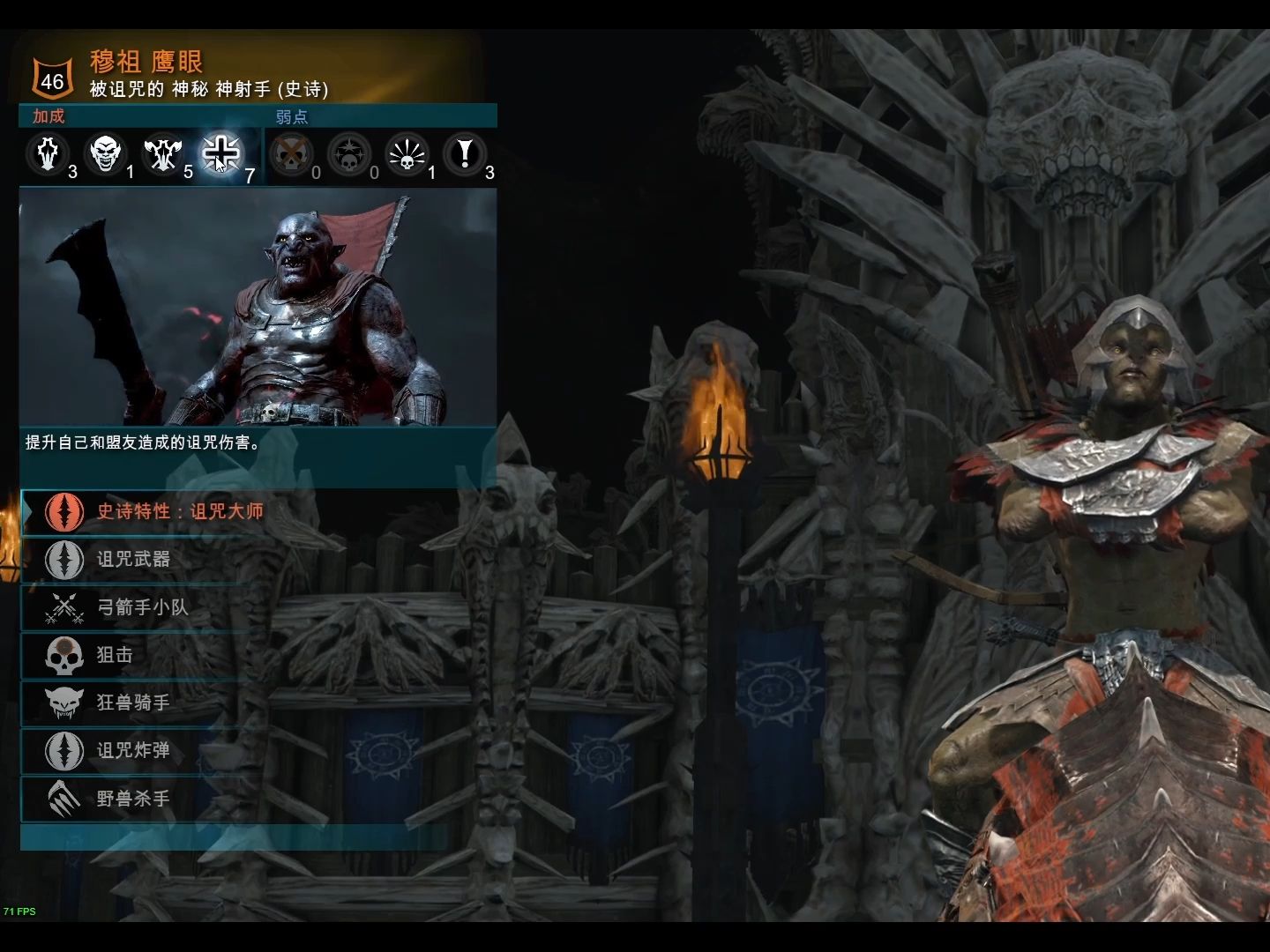Image resolution: width=1270 pixels, height=952 pixels.
Task: Select the 野兽杀手 trait entry
Action: tap(132, 799)
